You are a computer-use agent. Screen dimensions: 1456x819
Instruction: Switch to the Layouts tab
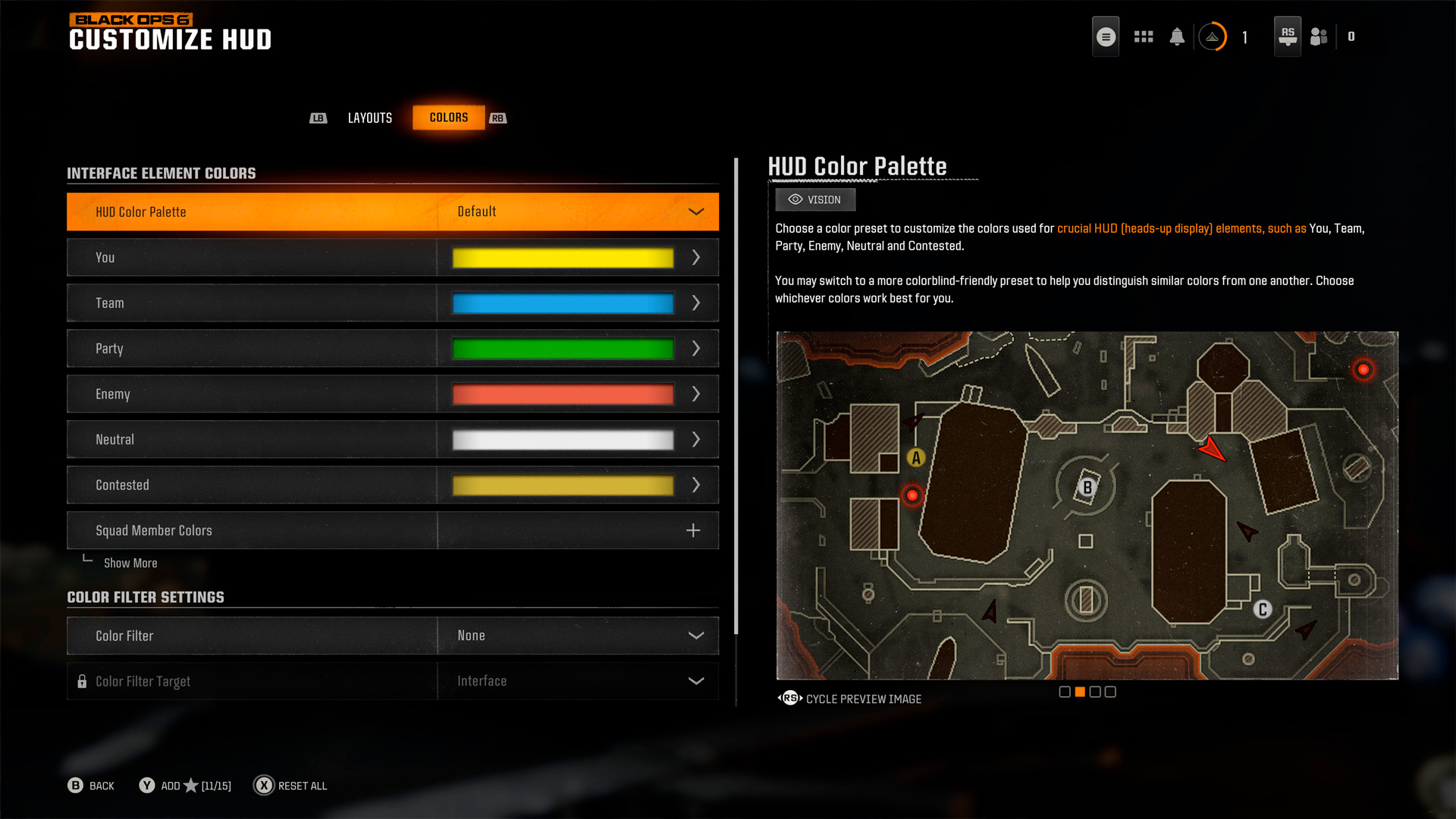coord(369,118)
